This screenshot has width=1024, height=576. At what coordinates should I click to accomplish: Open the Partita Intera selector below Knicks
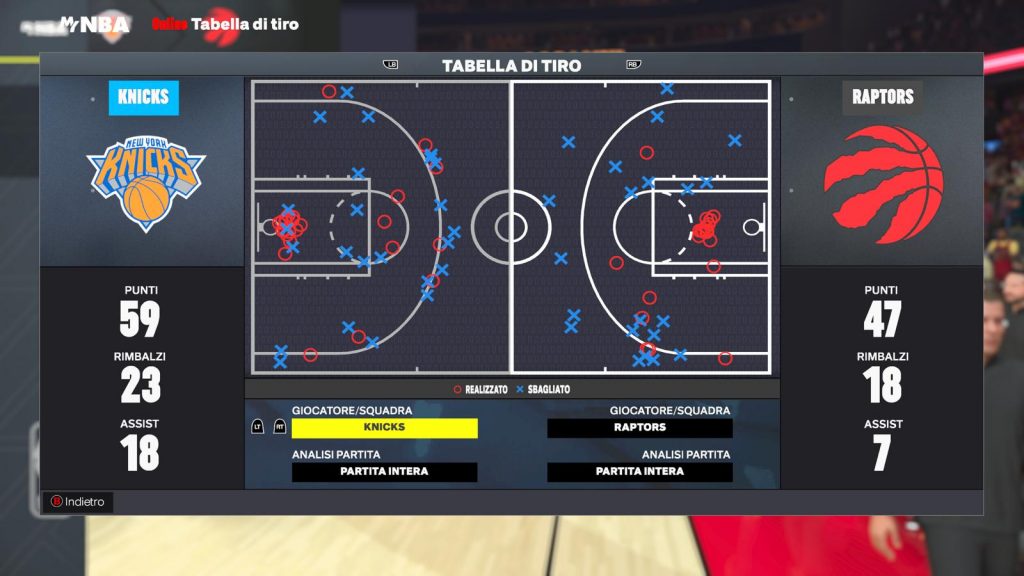click(x=384, y=472)
